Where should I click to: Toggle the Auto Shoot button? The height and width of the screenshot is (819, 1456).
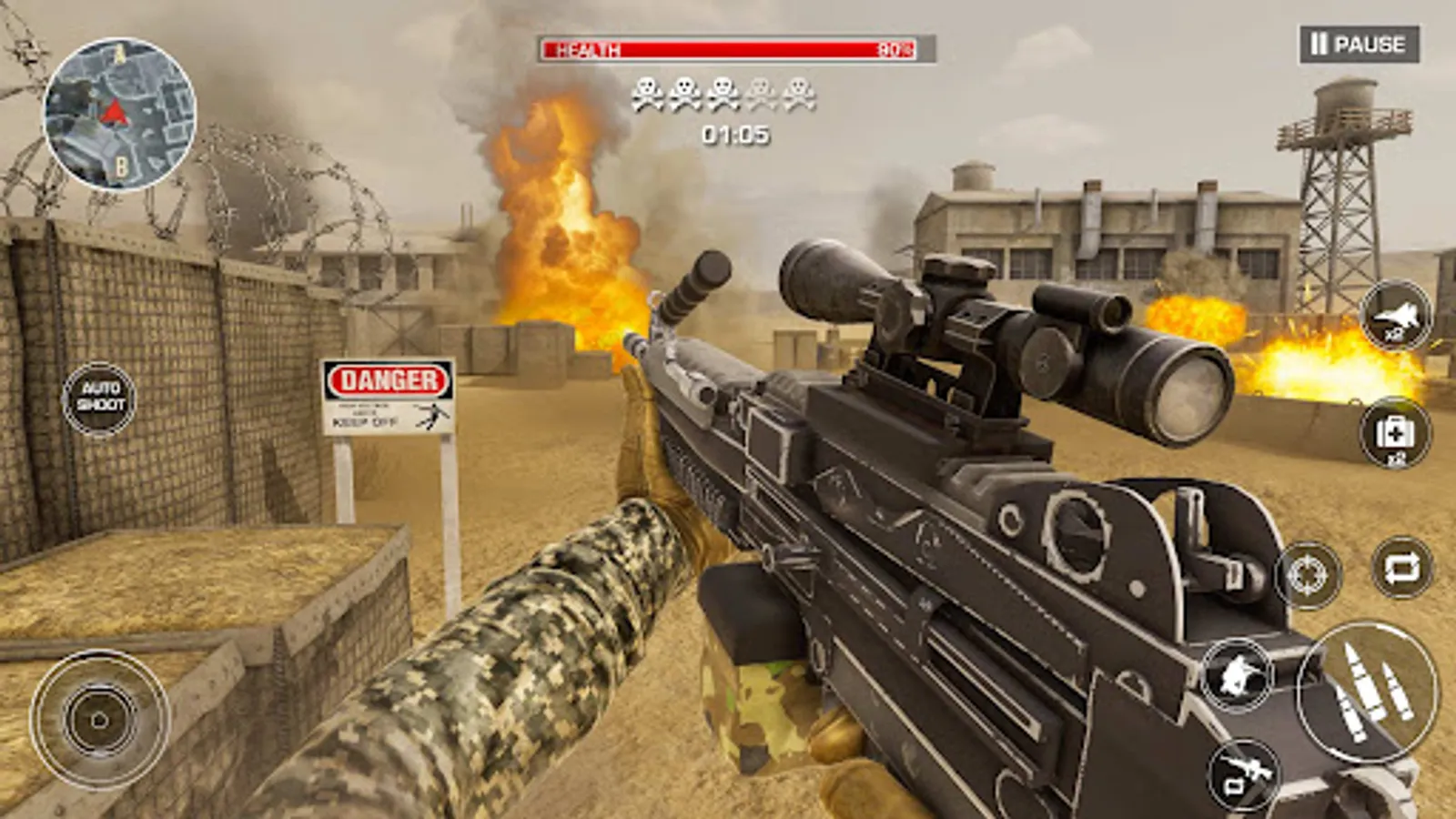(x=99, y=398)
